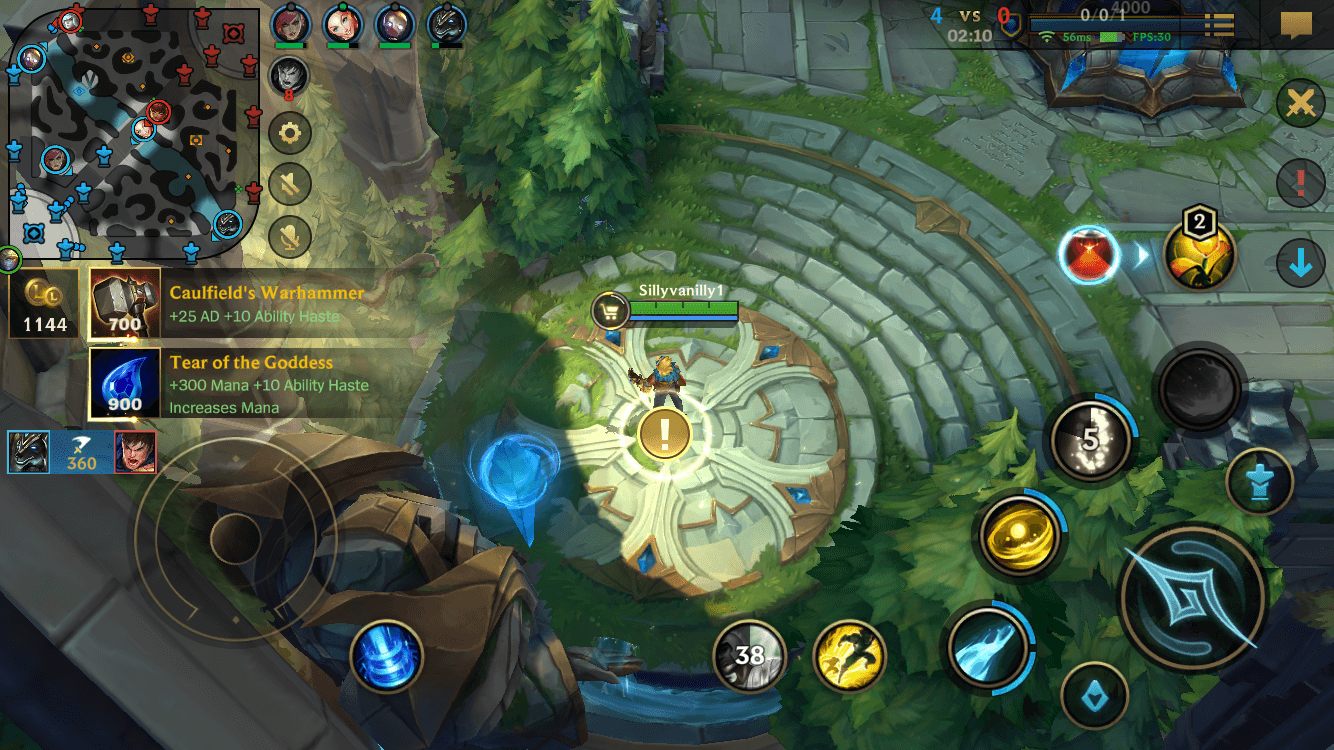Viewport: 1334px width, 750px height.
Task: Select the turret-targeting icon
Action: [1258, 483]
